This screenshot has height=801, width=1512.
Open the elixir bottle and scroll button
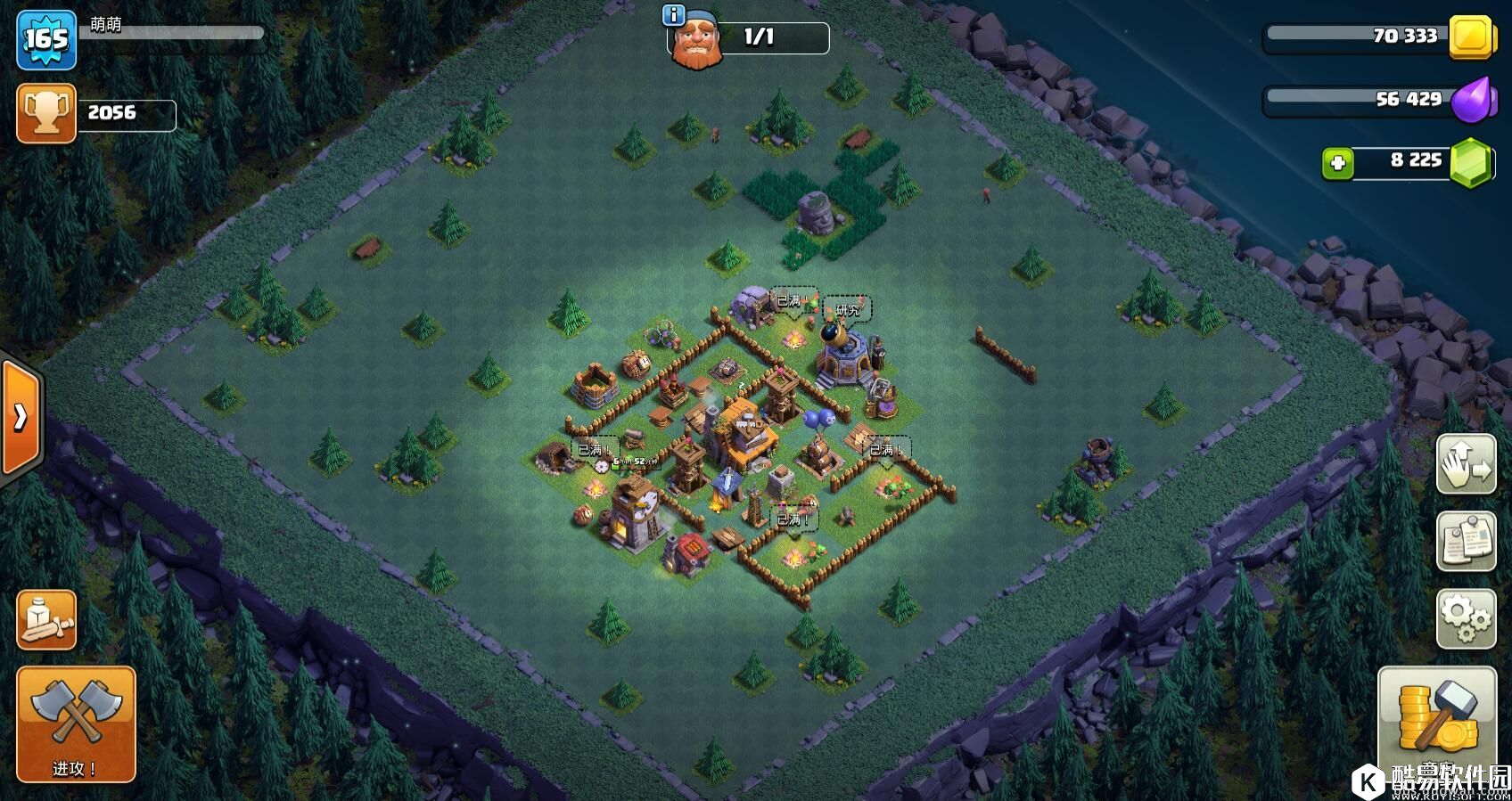click(x=46, y=619)
